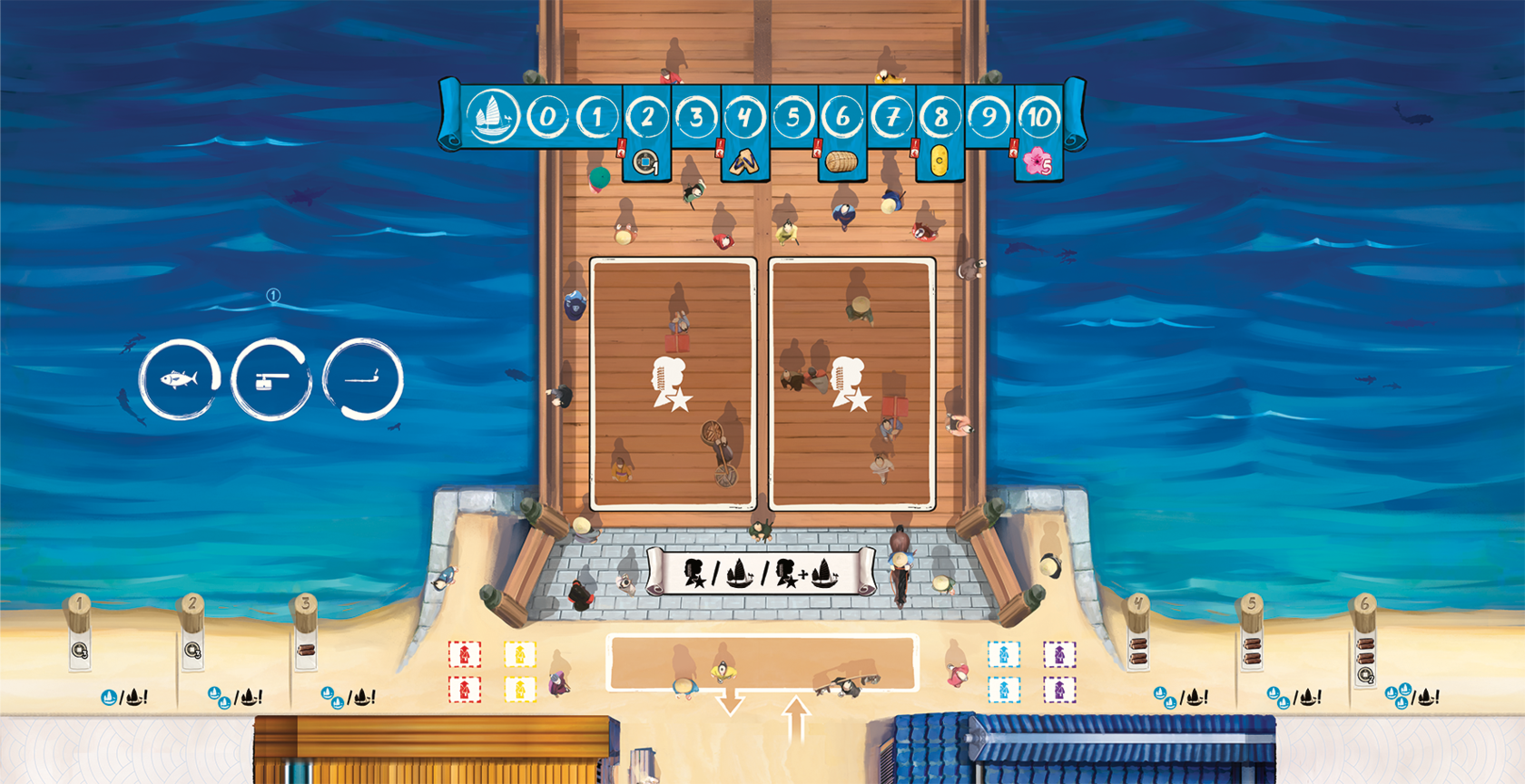Pick the gold koban reward under space 8
The height and width of the screenshot is (784, 1525).
(x=940, y=162)
